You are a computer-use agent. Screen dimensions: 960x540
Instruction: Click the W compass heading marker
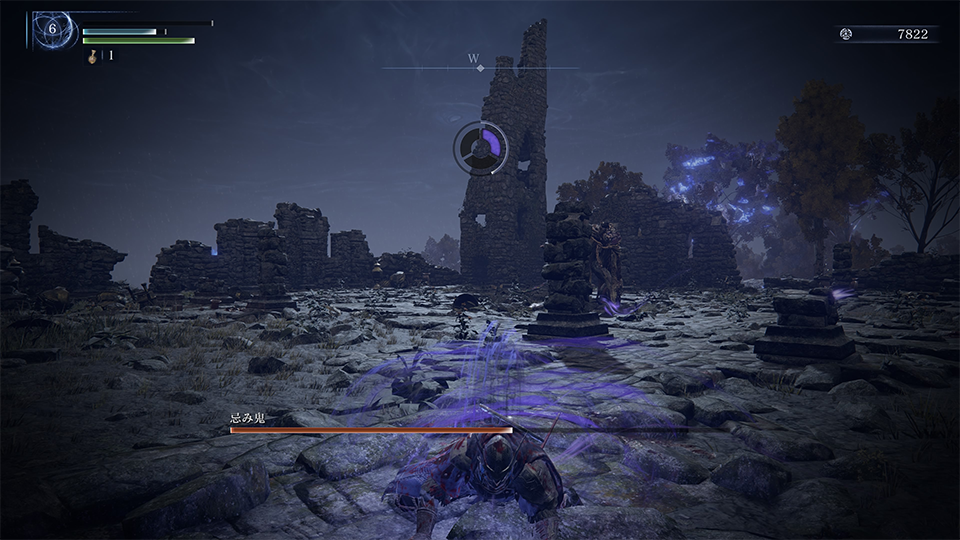coord(474,59)
